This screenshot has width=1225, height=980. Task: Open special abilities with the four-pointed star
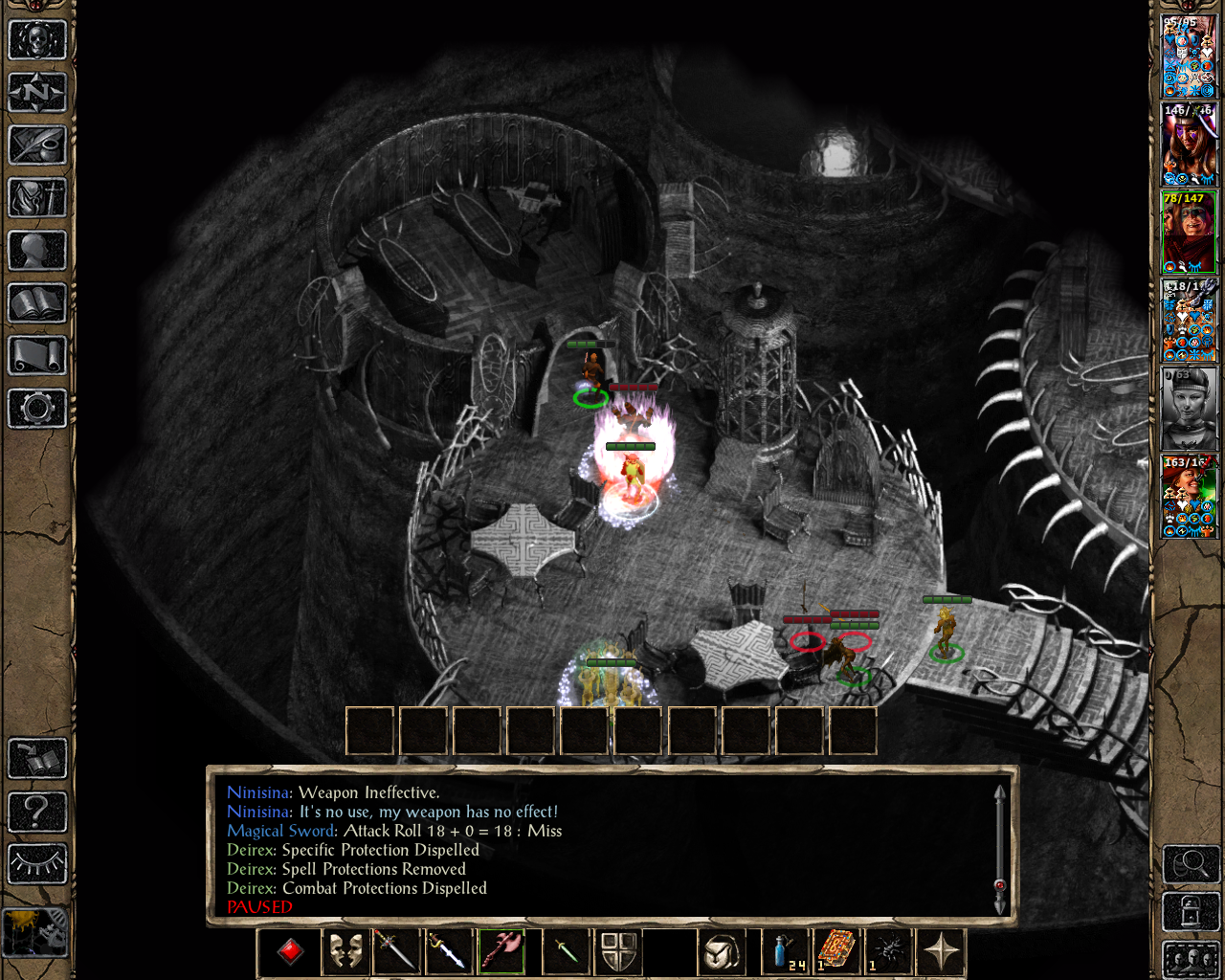[942, 952]
